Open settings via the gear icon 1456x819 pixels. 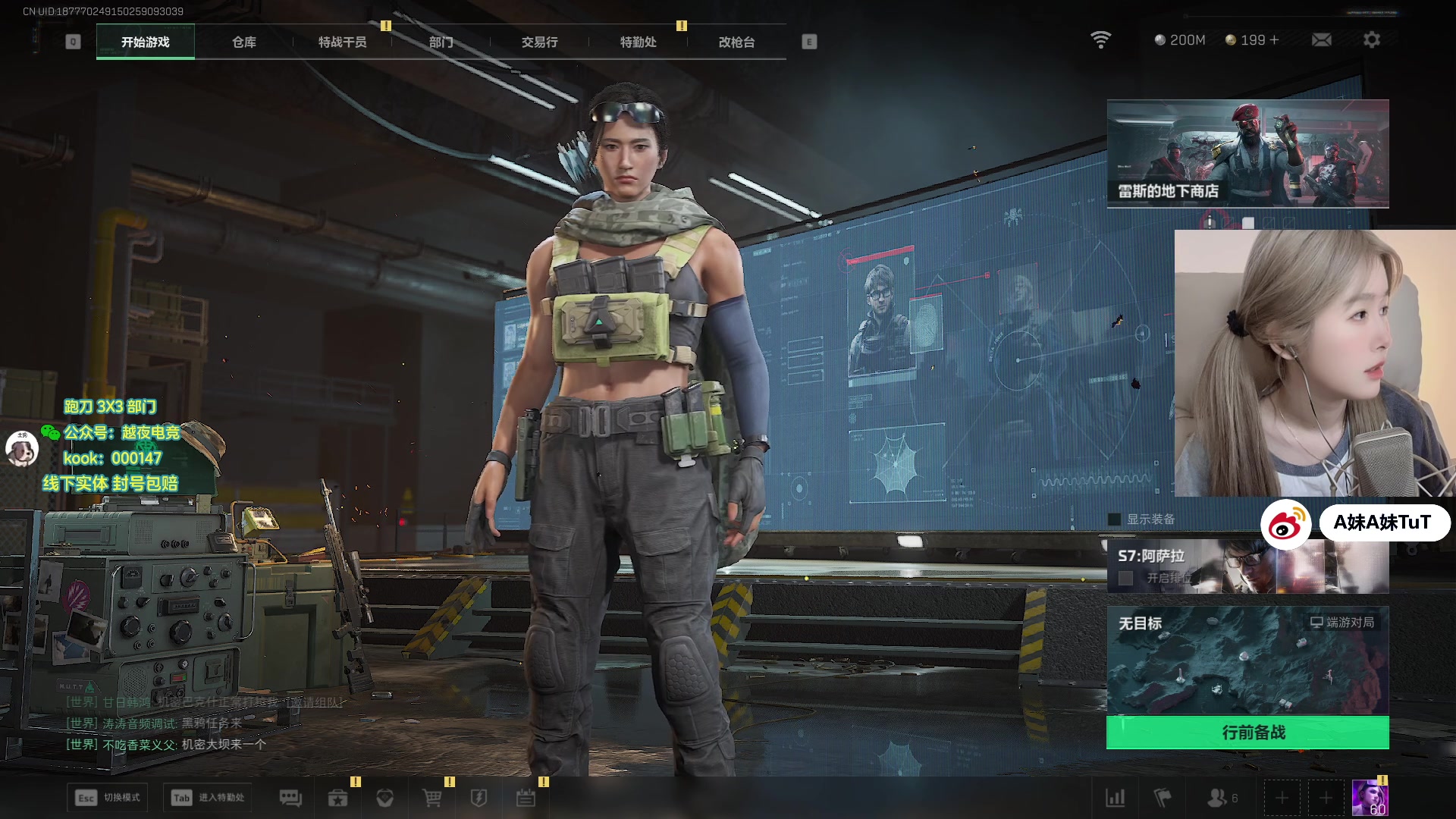[1371, 39]
